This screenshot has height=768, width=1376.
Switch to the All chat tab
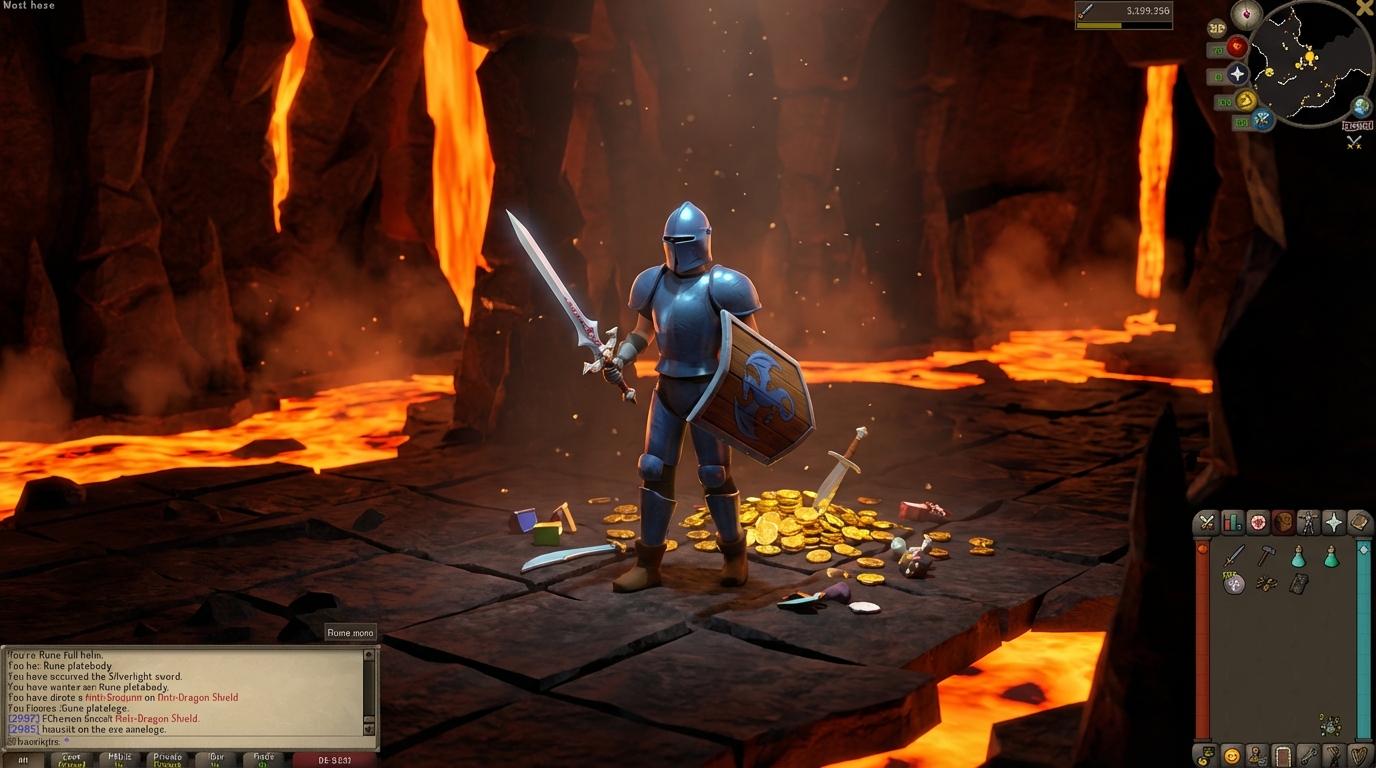[x=26, y=759]
